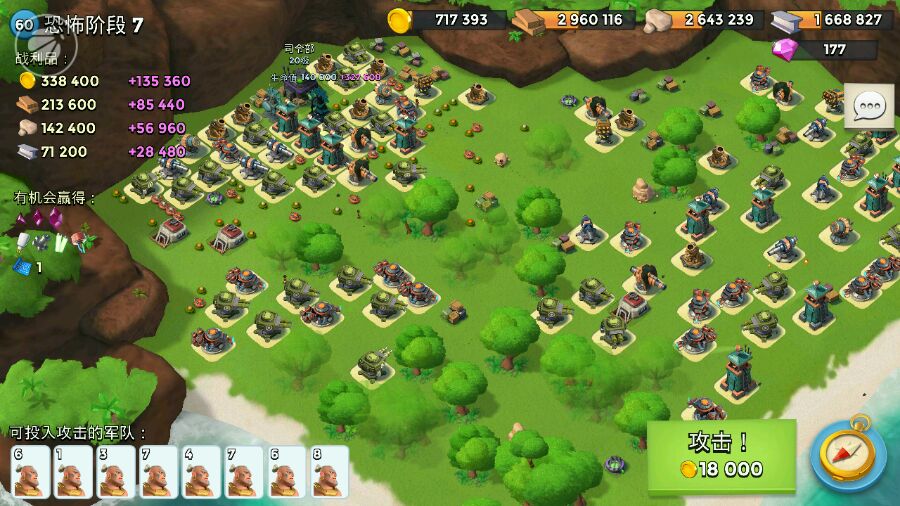
Task: Select the troop card numbered 1
Action: (x=72, y=472)
